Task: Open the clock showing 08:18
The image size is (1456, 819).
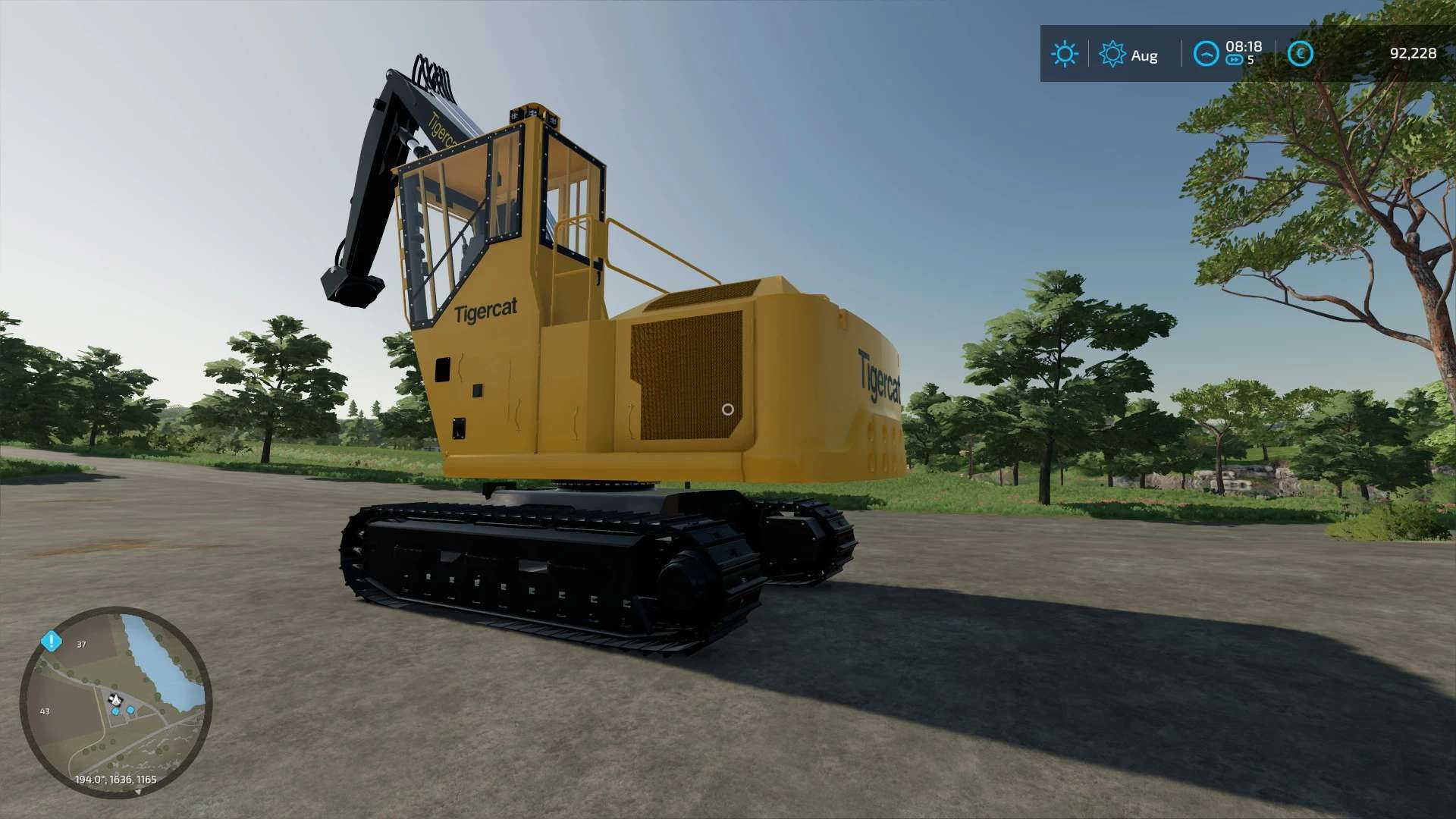Action: click(x=1244, y=47)
